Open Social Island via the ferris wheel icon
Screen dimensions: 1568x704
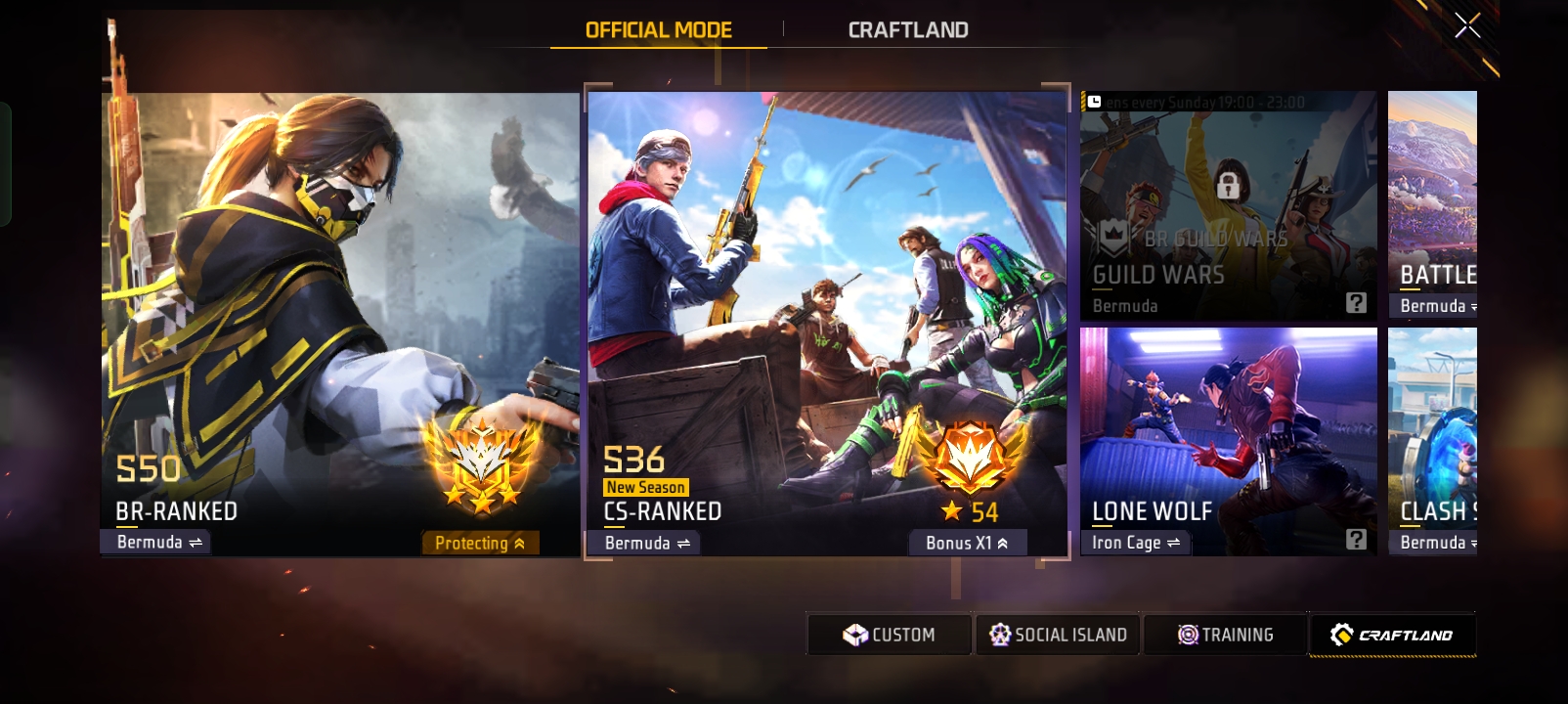(1001, 634)
